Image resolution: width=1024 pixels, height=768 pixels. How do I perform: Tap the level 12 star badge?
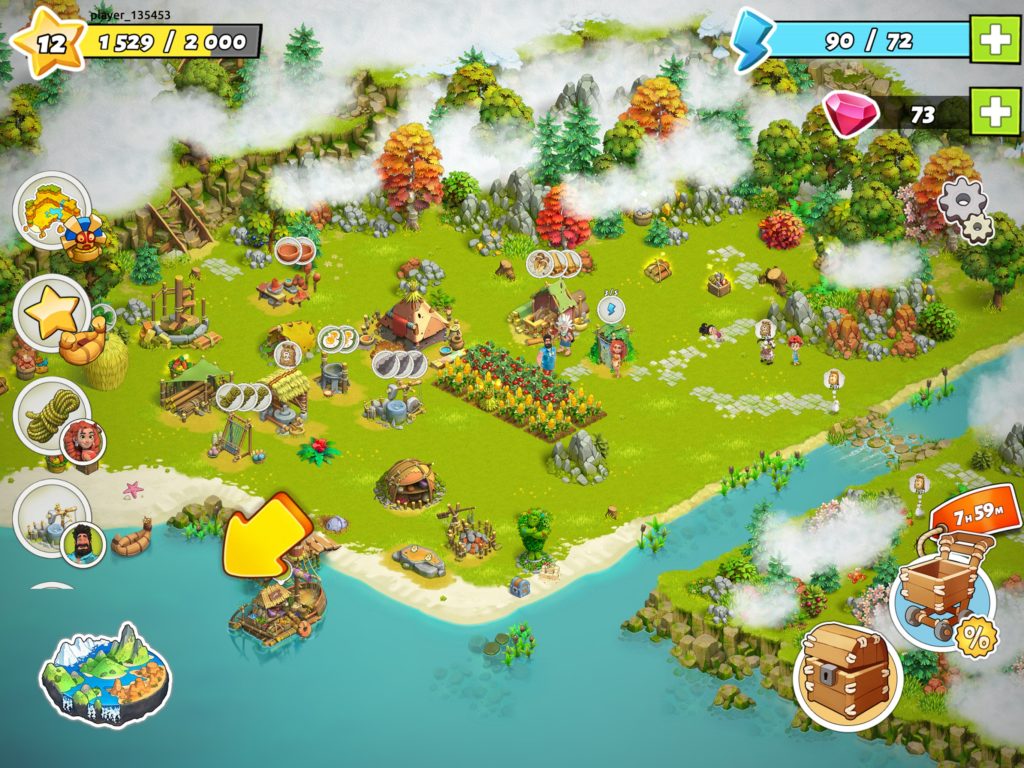tap(47, 42)
